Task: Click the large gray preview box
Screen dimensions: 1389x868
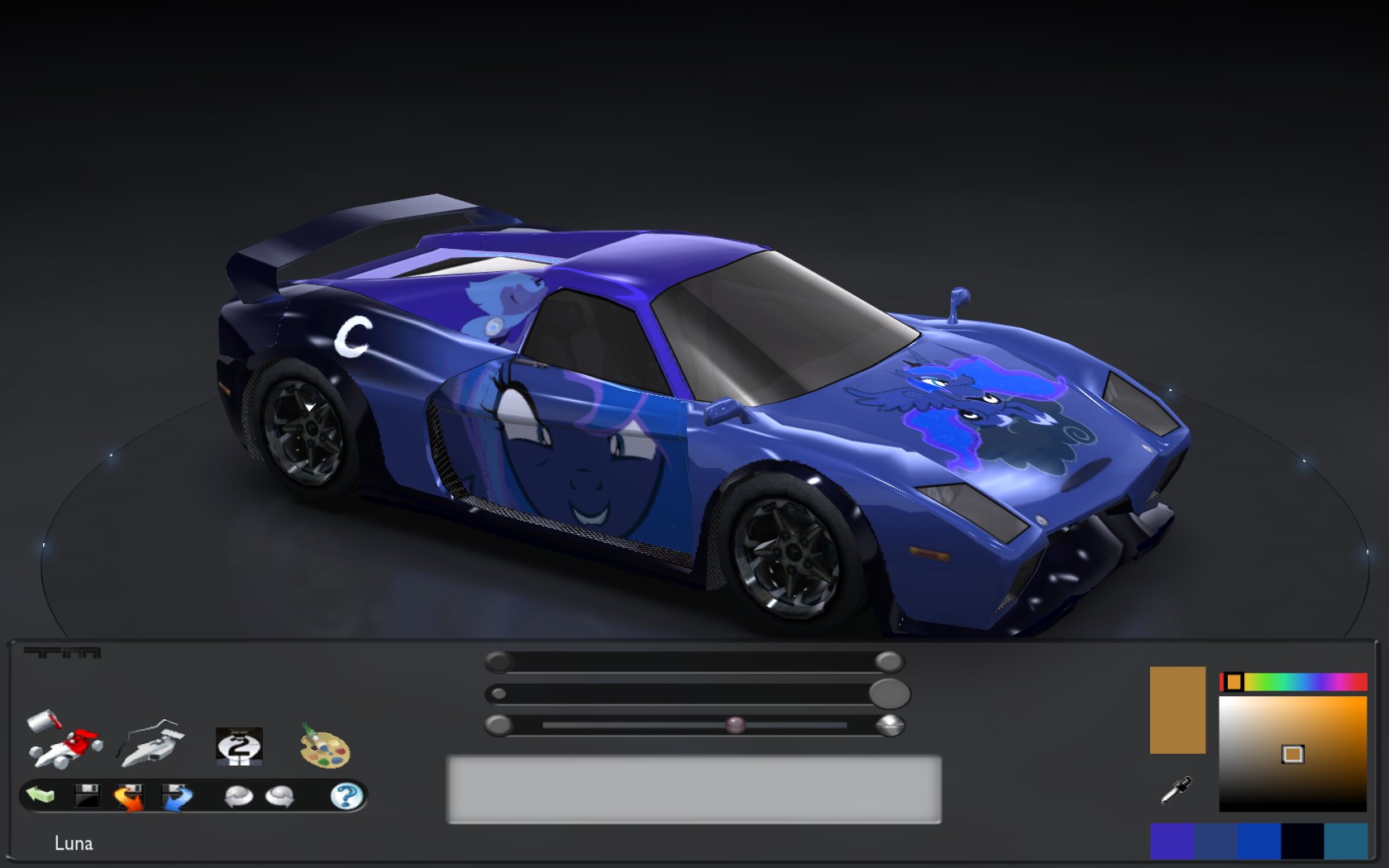Action: coord(694,789)
